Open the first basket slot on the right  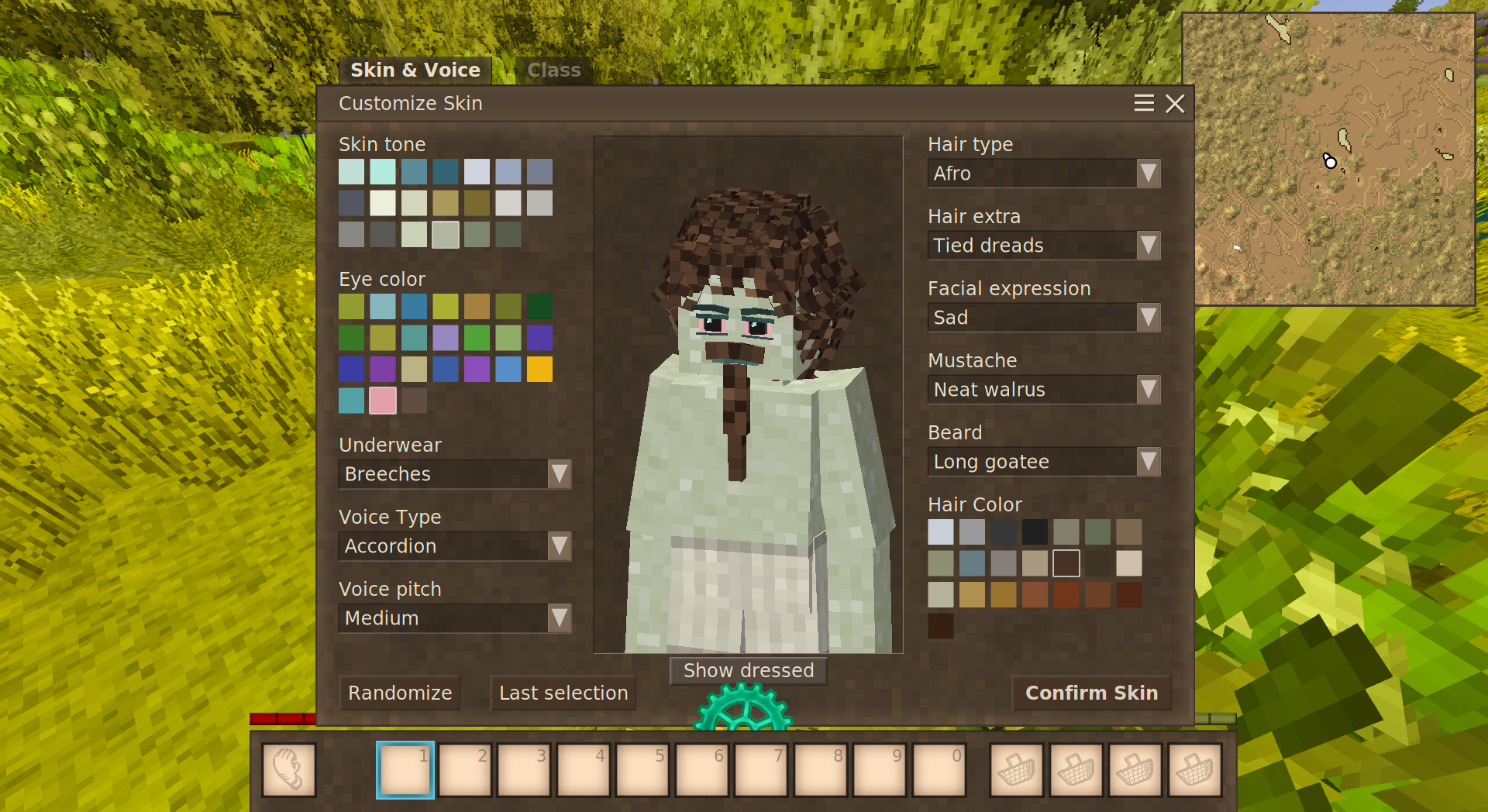point(1015,770)
